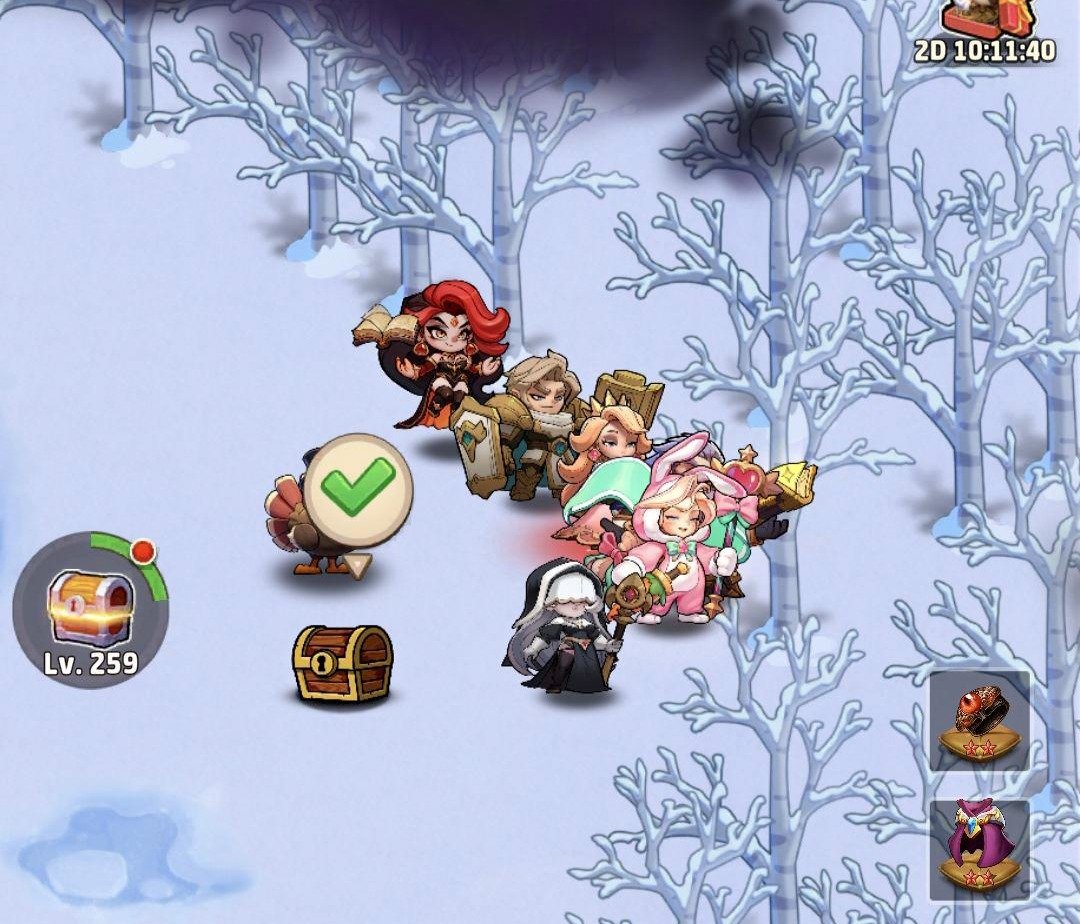Viewport: 1080px width, 924px height.
Task: Tap the green checkmark bubble
Action: 358,490
